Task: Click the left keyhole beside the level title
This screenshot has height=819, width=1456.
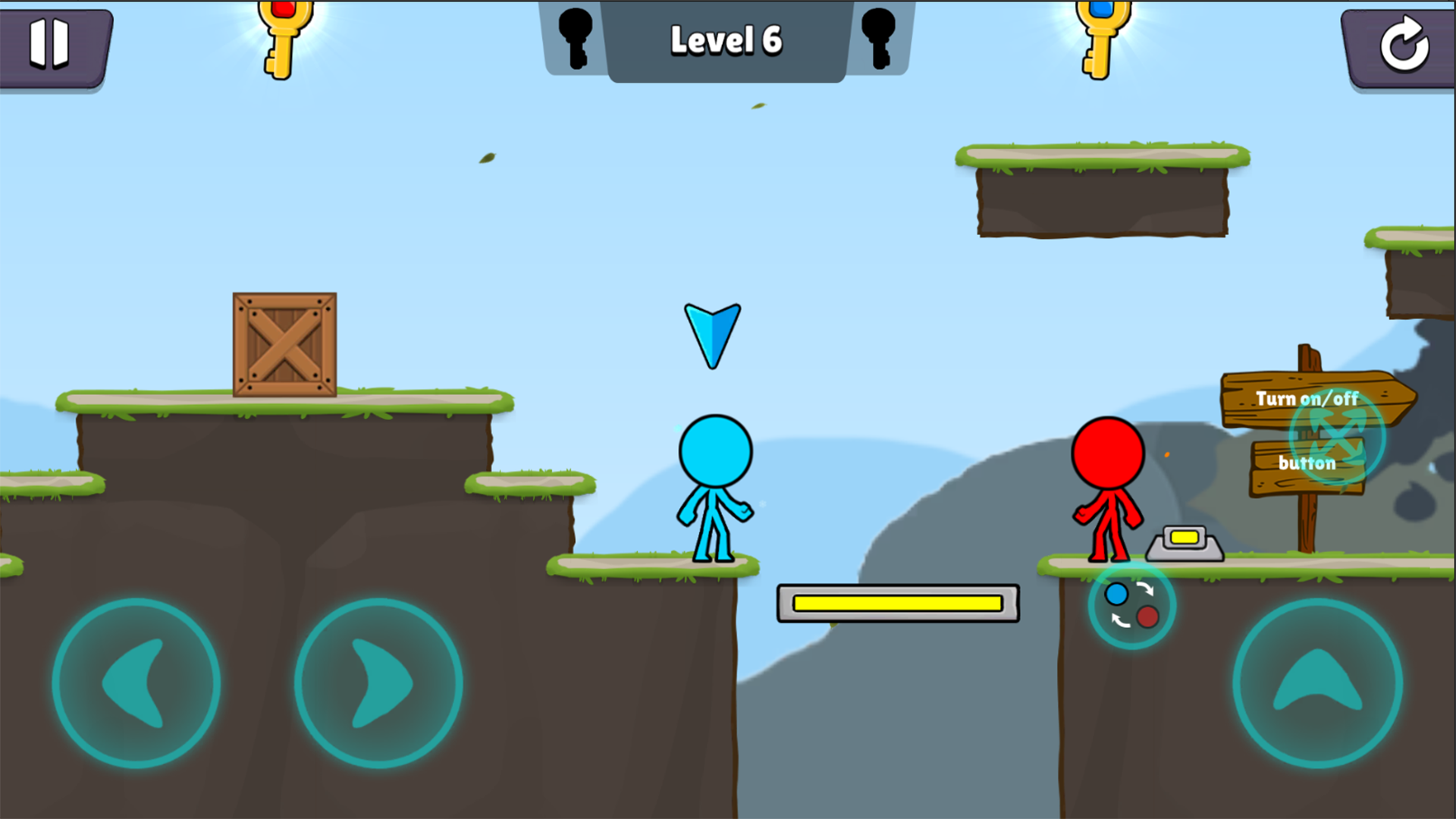Action: click(x=574, y=38)
